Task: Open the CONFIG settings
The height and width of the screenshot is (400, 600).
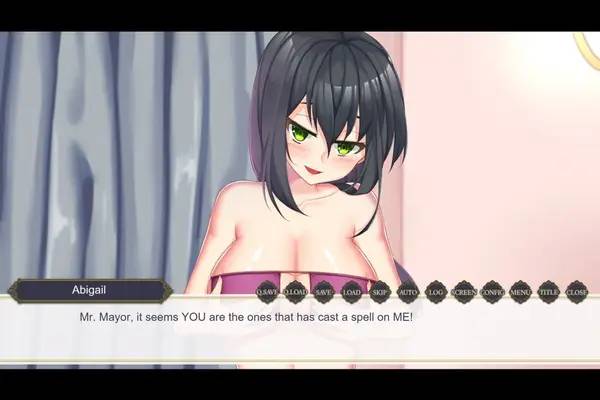Action: [492, 292]
